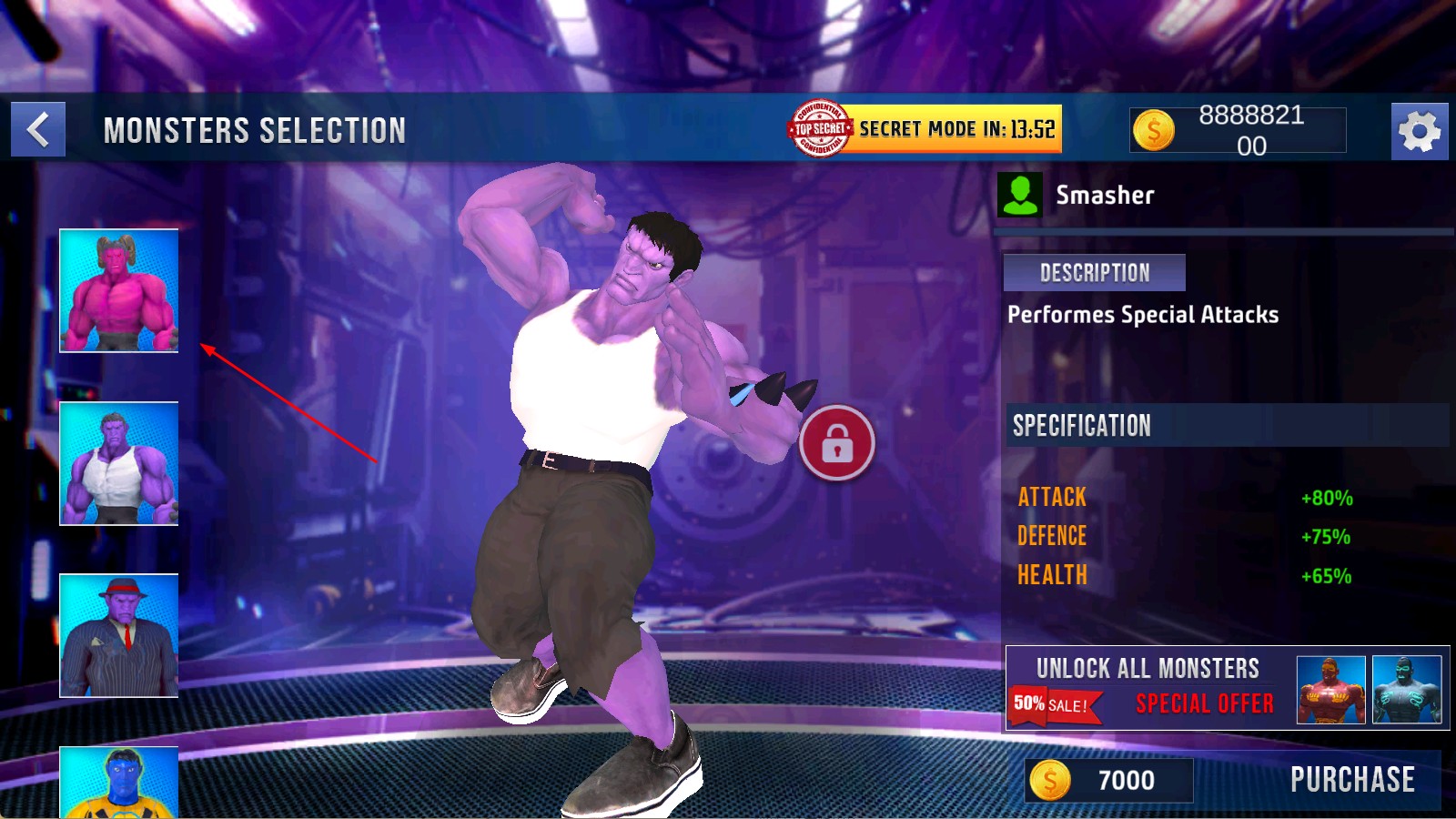
Task: Tap the Secret Mode banner
Action: tap(925, 129)
